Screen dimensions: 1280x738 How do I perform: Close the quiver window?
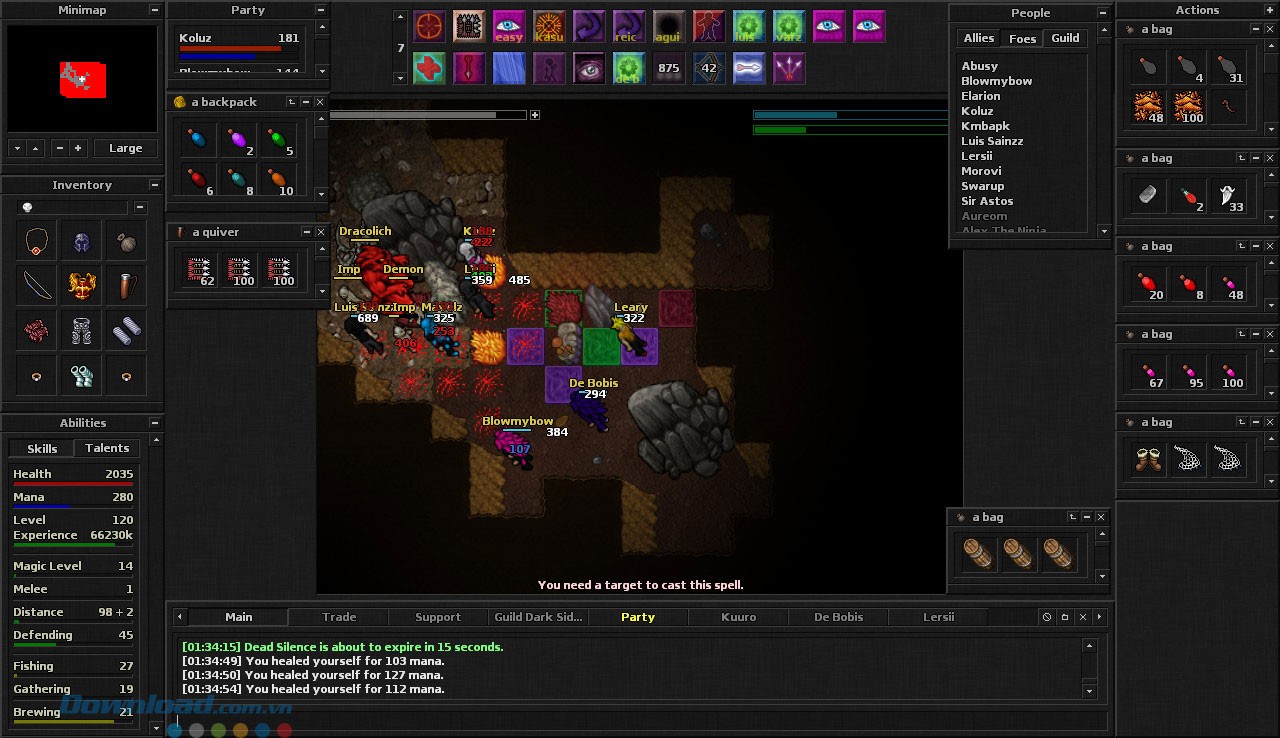coord(320,232)
